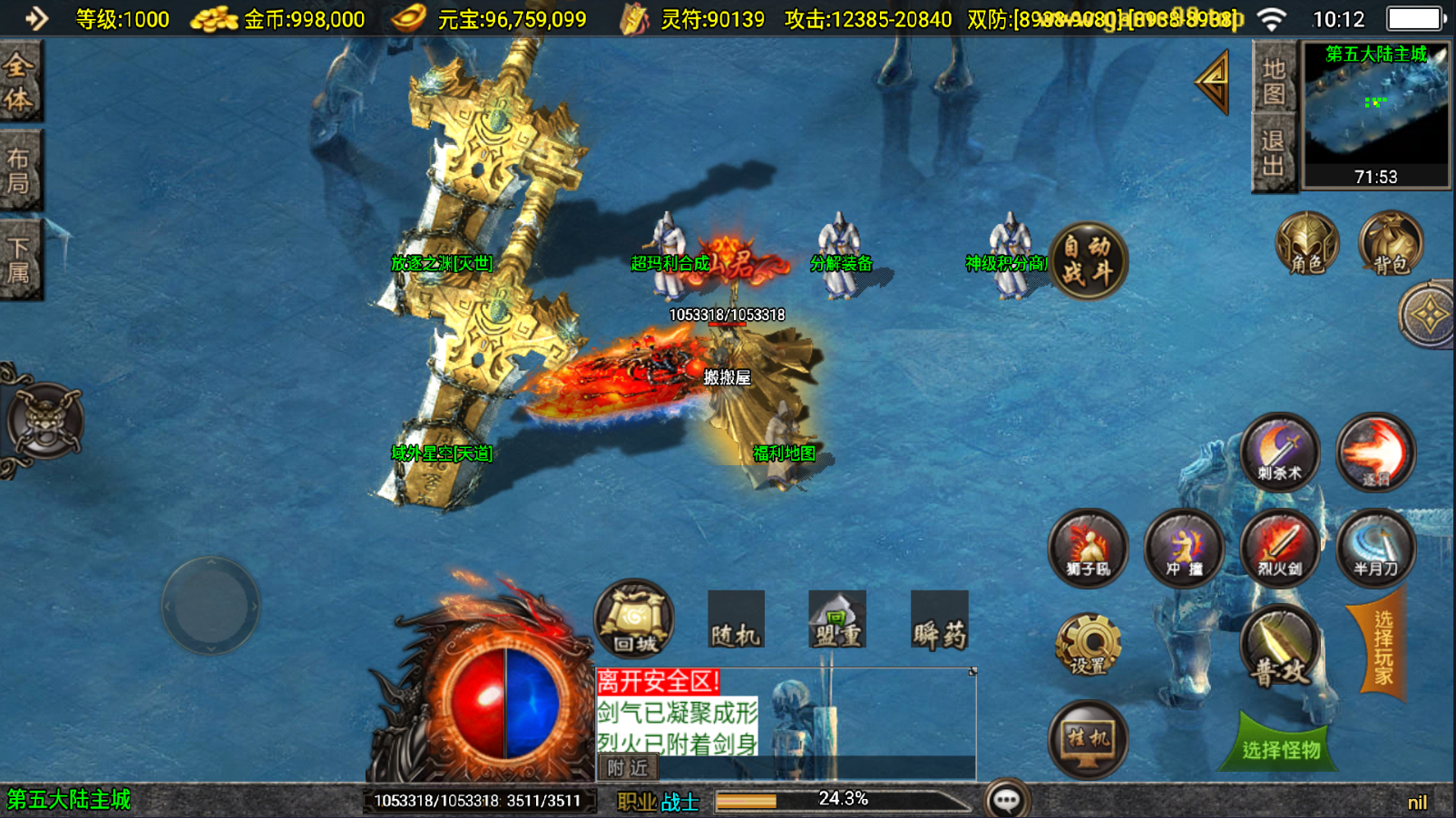
Task: Use the 随机 random teleport slot
Action: click(x=736, y=621)
